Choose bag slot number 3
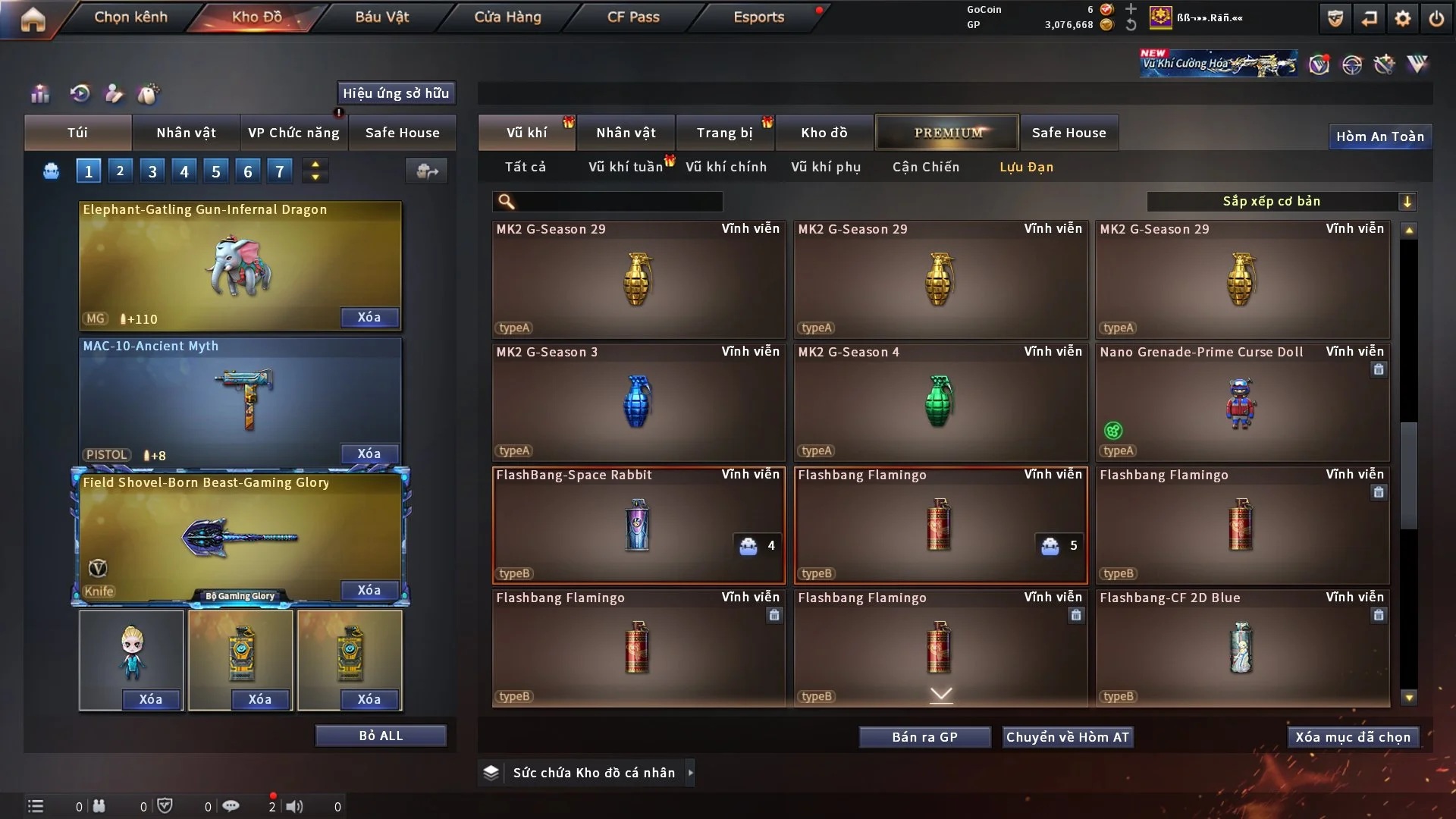The image size is (1456, 819). point(152,171)
